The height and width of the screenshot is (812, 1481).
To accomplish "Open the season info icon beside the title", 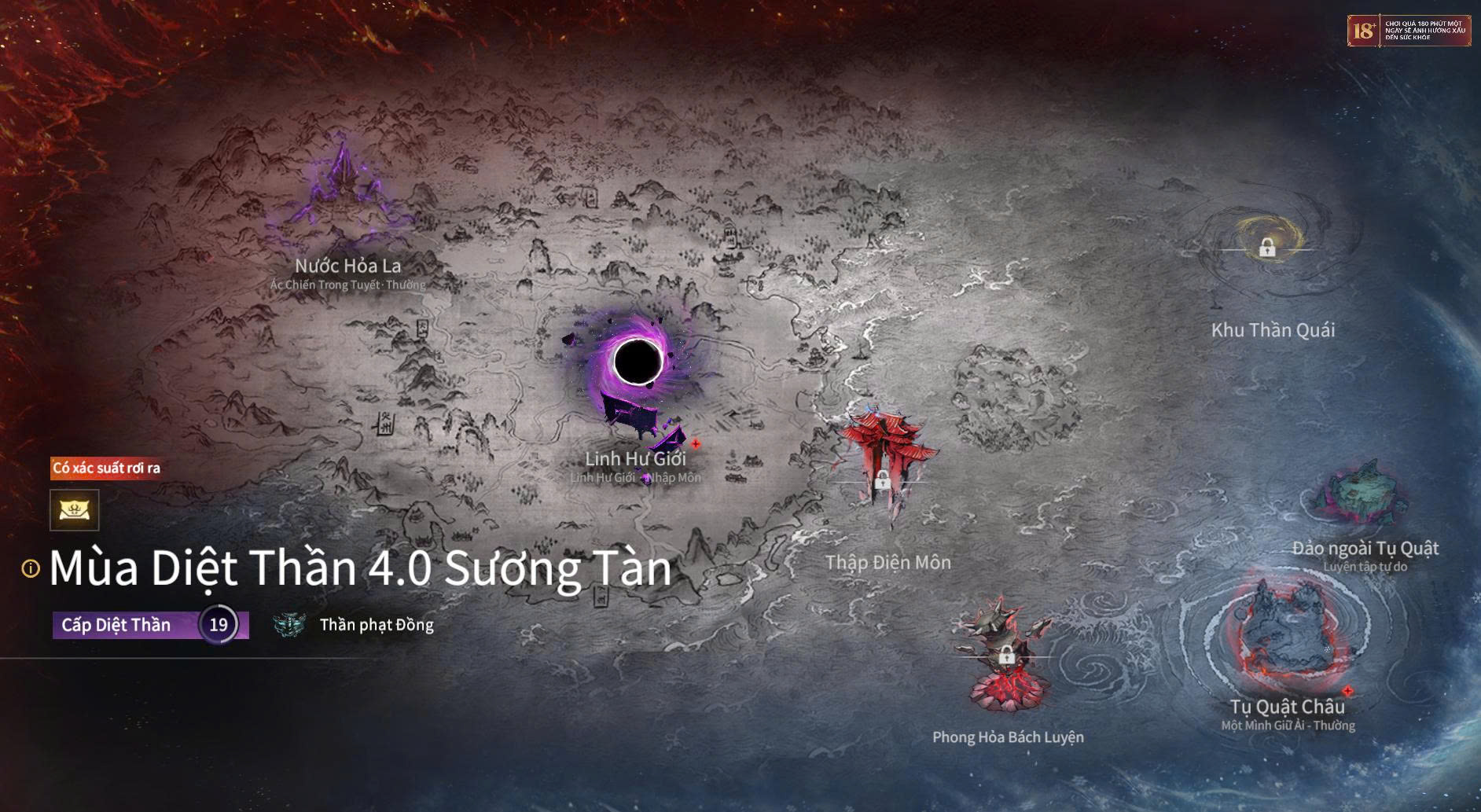I will coord(31,568).
